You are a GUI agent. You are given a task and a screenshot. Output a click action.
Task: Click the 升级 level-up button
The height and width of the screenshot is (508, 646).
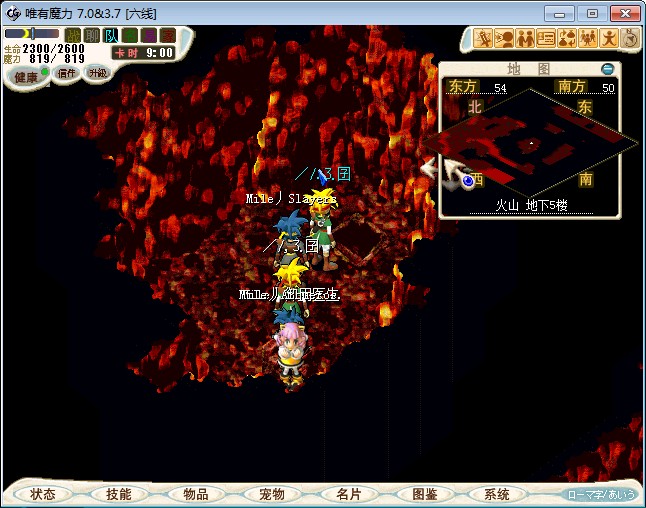[x=97, y=73]
